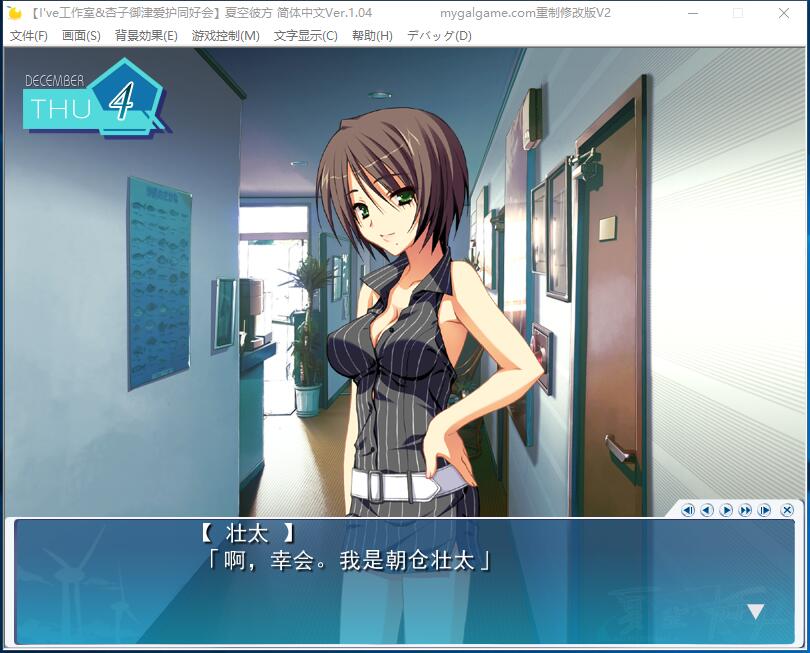
Task: Minimize the game window
Action: (x=692, y=13)
